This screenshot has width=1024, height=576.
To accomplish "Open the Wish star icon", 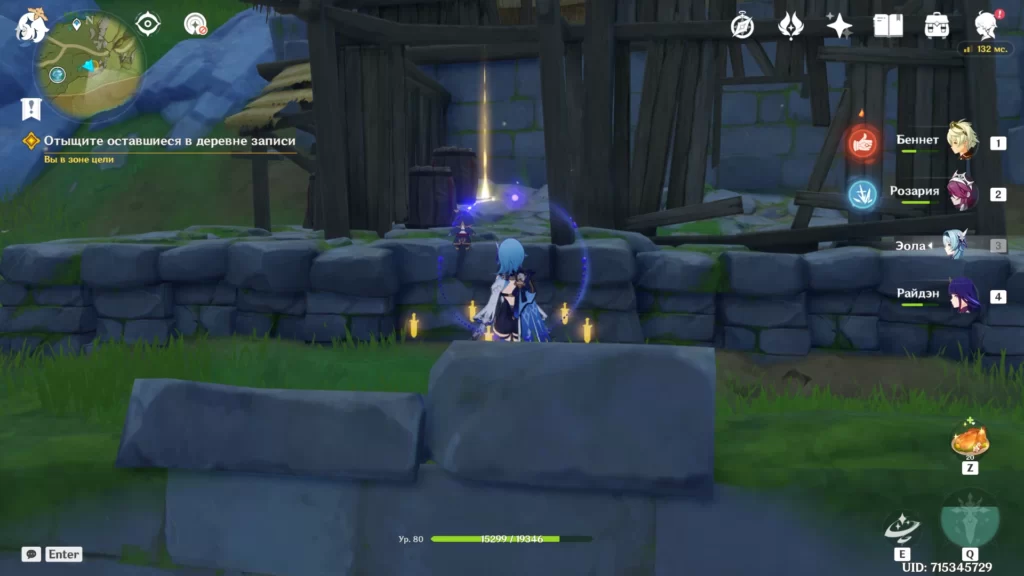I will tap(839, 25).
